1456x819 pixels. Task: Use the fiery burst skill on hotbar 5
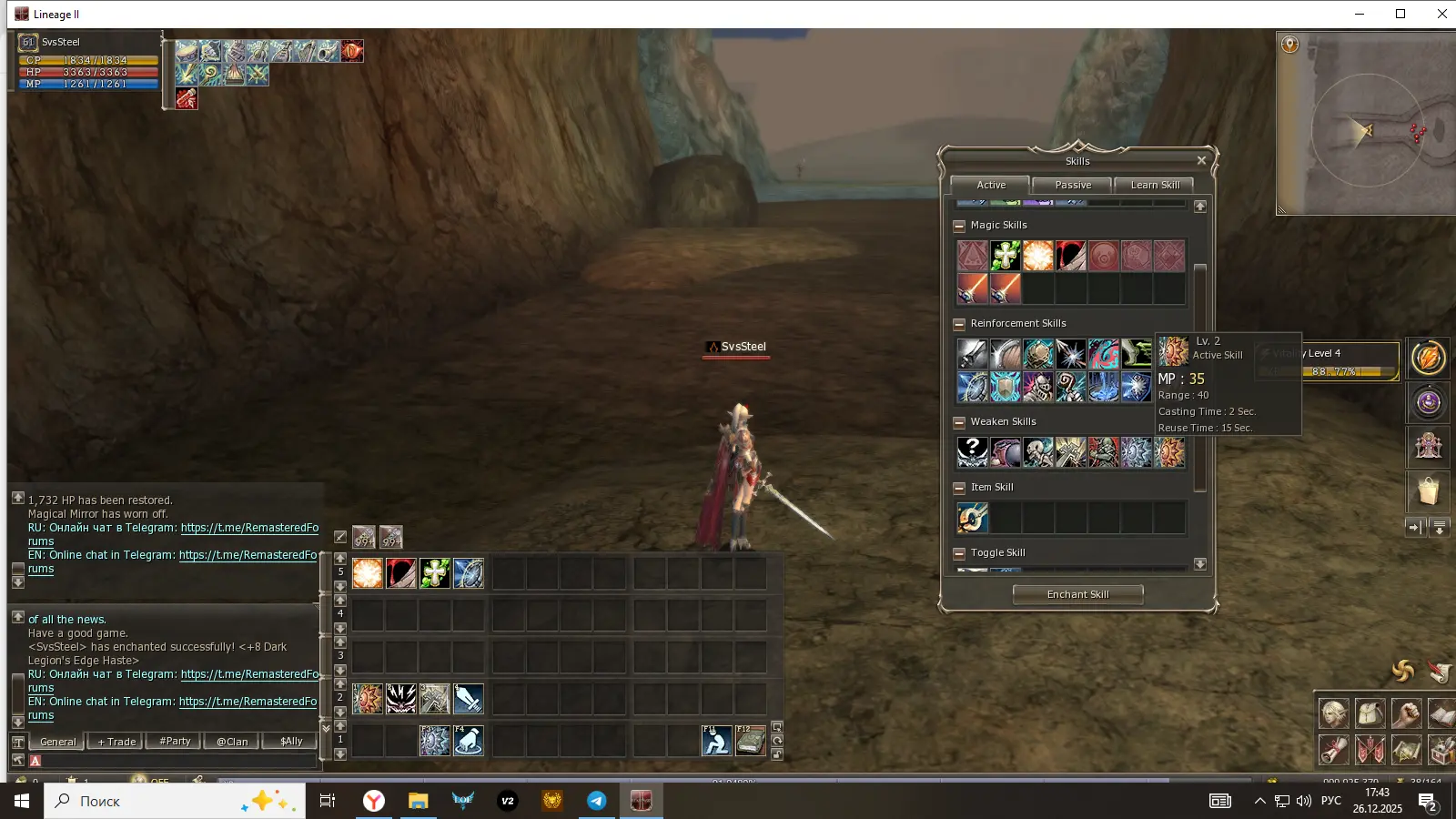368,573
